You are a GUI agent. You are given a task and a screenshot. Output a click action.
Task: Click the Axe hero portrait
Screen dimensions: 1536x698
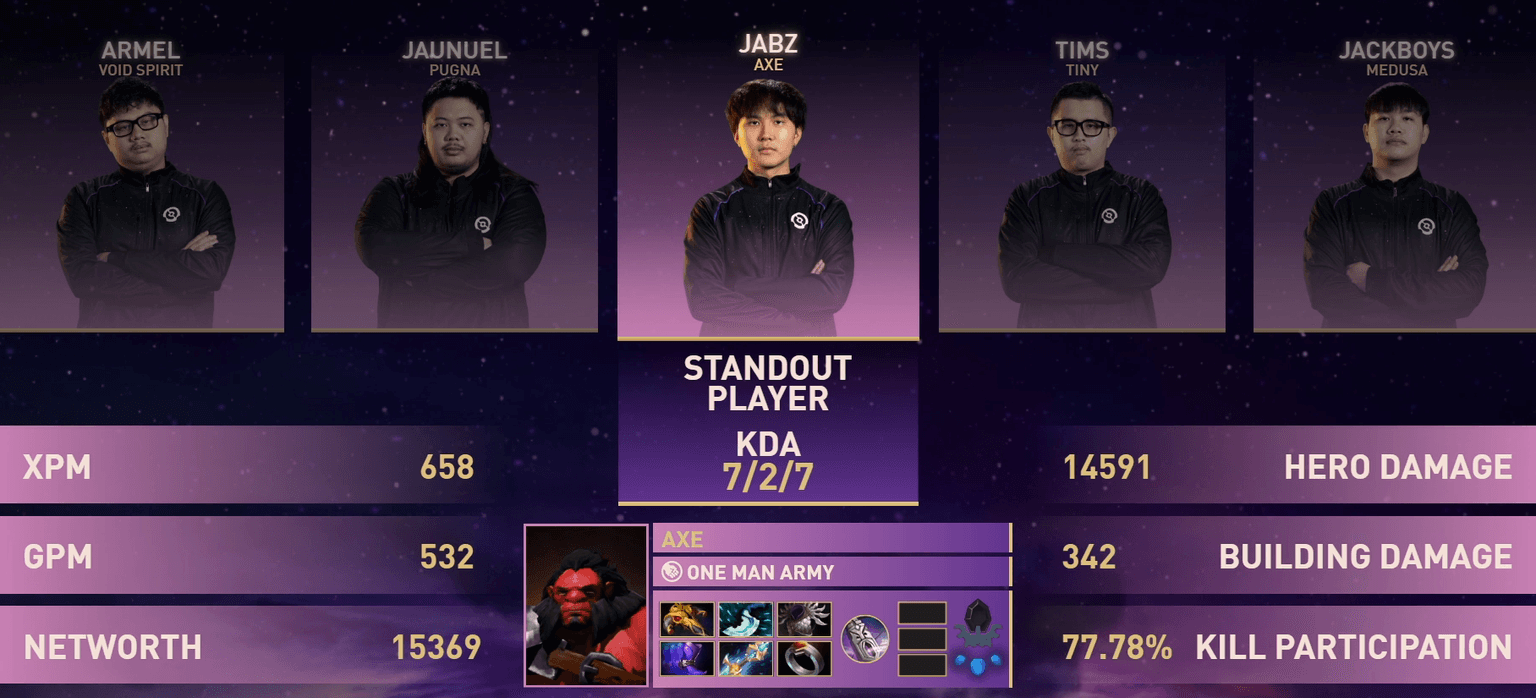(x=586, y=605)
